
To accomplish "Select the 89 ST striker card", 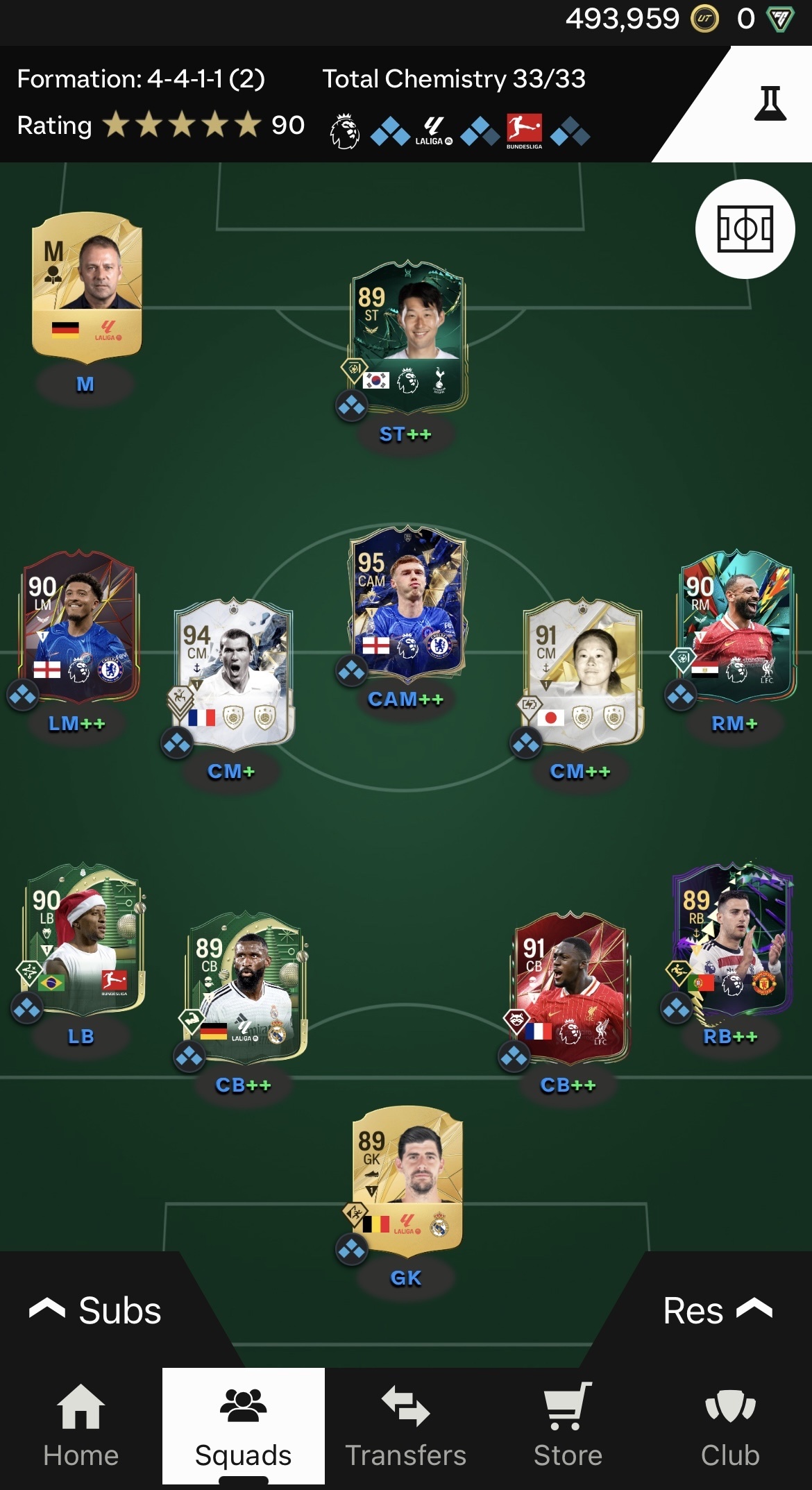I will (407, 337).
